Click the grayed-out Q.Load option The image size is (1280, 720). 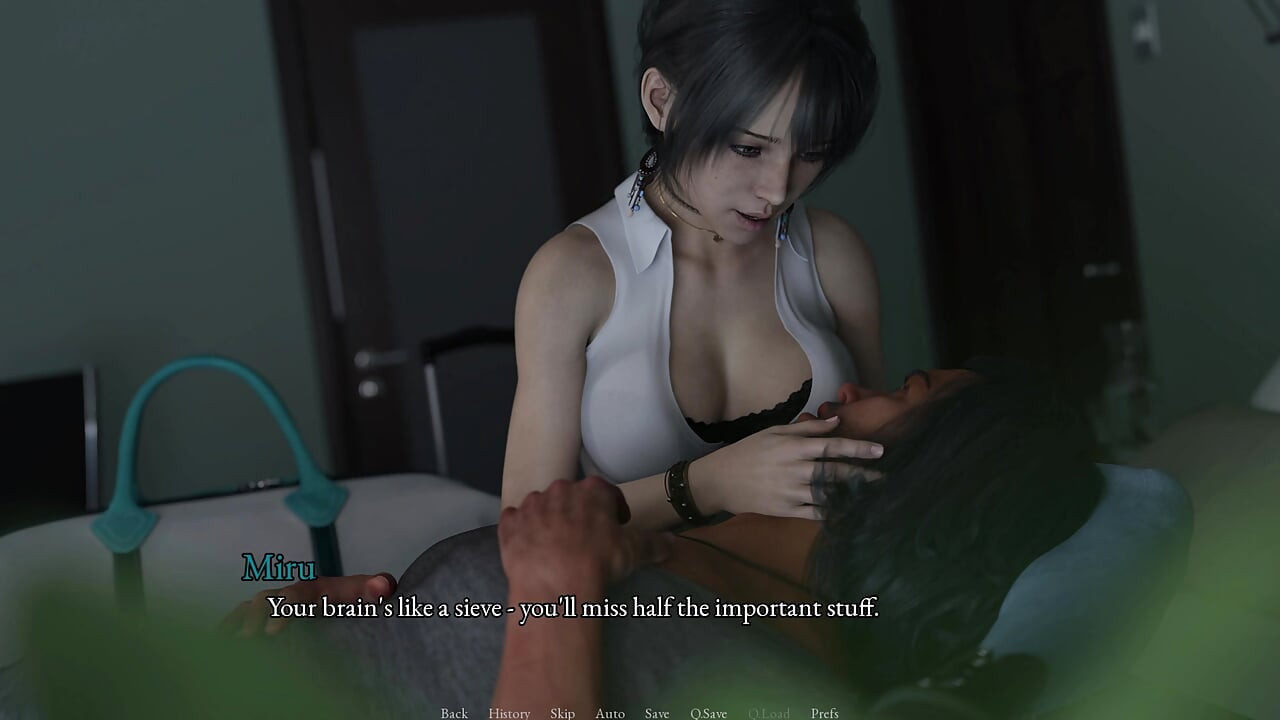pos(768,713)
